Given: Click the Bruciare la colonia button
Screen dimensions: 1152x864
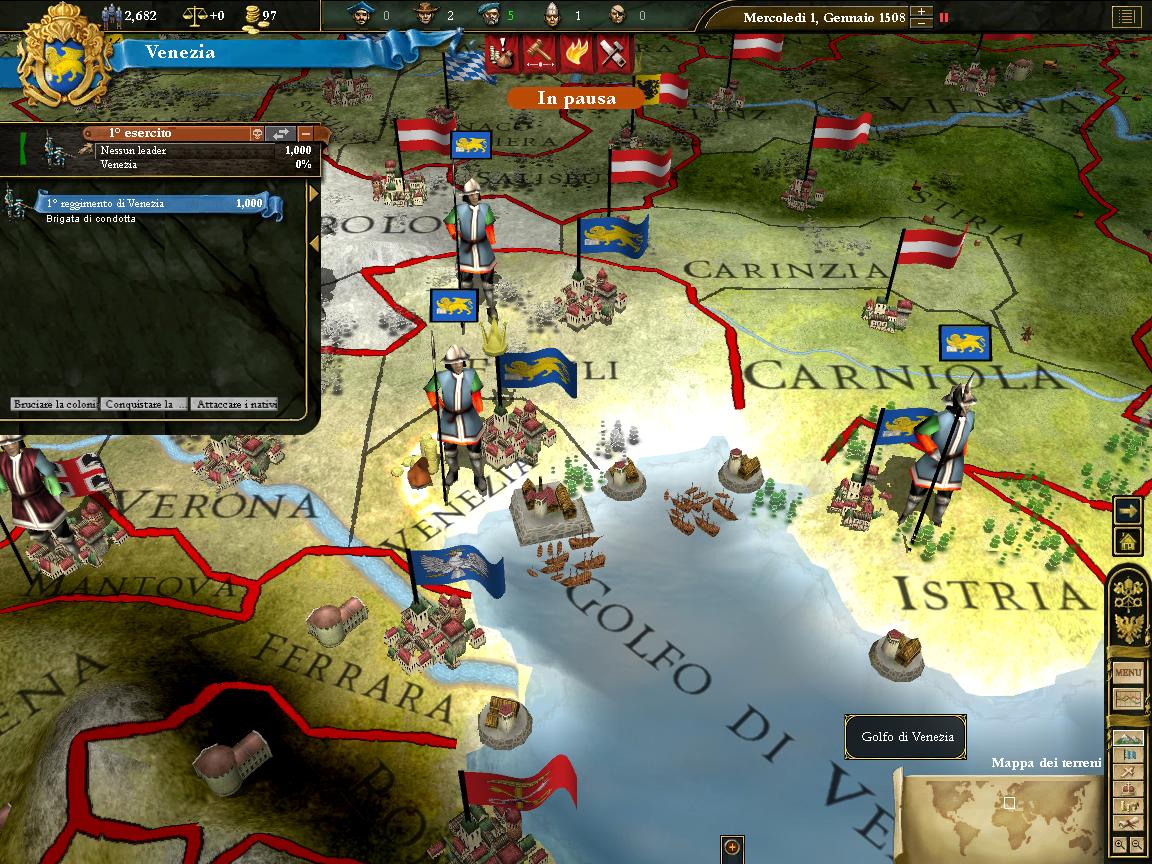Looking at the screenshot, I should tap(54, 405).
